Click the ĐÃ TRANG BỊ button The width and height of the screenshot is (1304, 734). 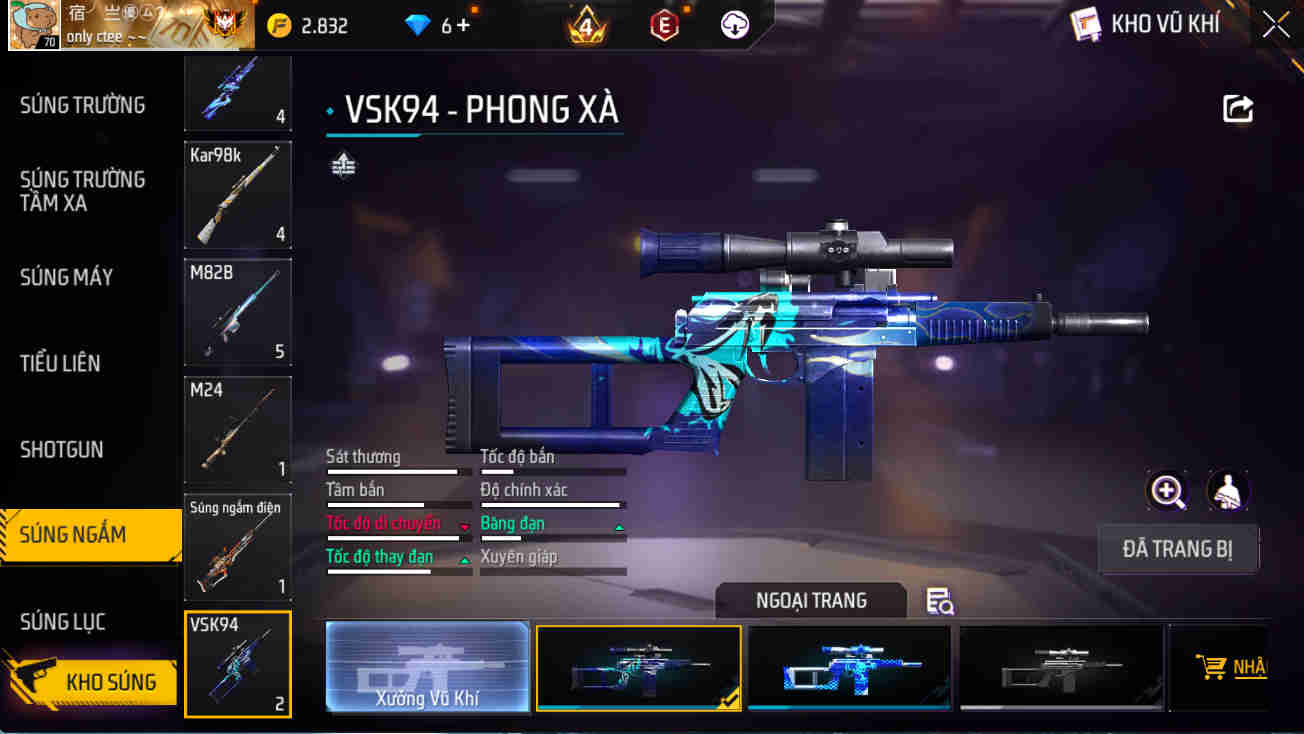1178,549
